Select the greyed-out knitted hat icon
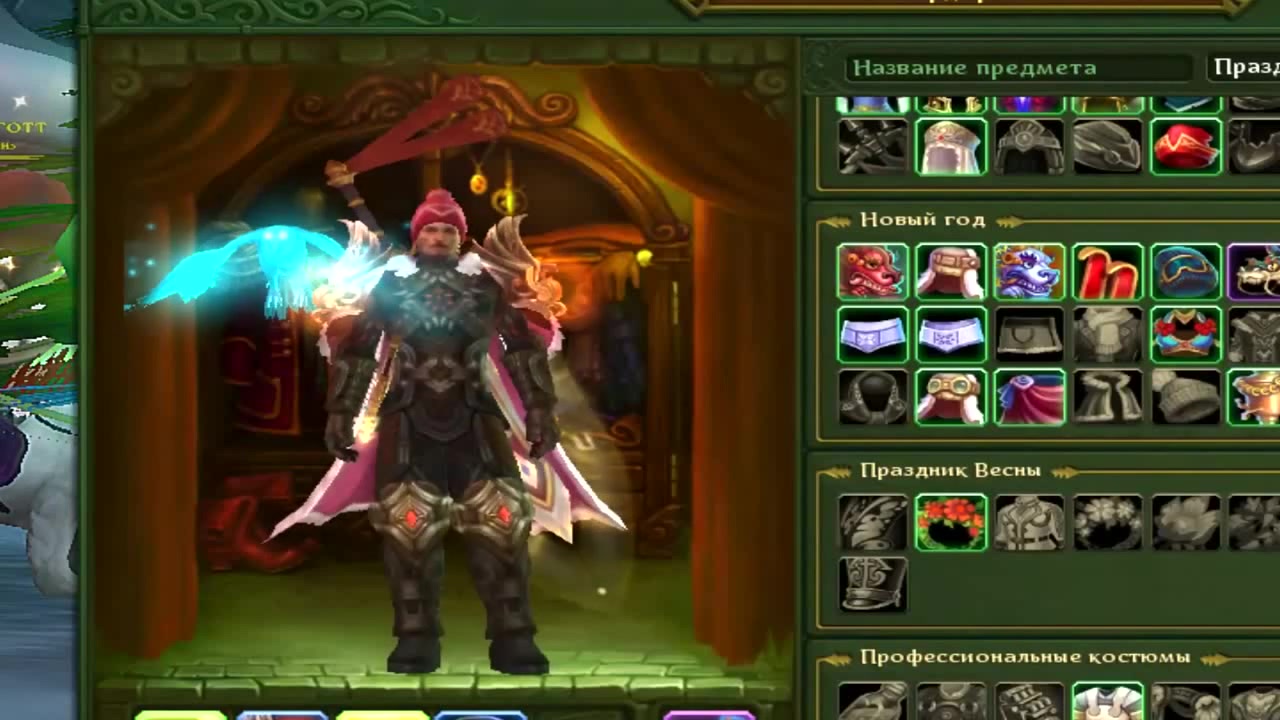Screen dimensions: 1280x720 [x=1185, y=397]
